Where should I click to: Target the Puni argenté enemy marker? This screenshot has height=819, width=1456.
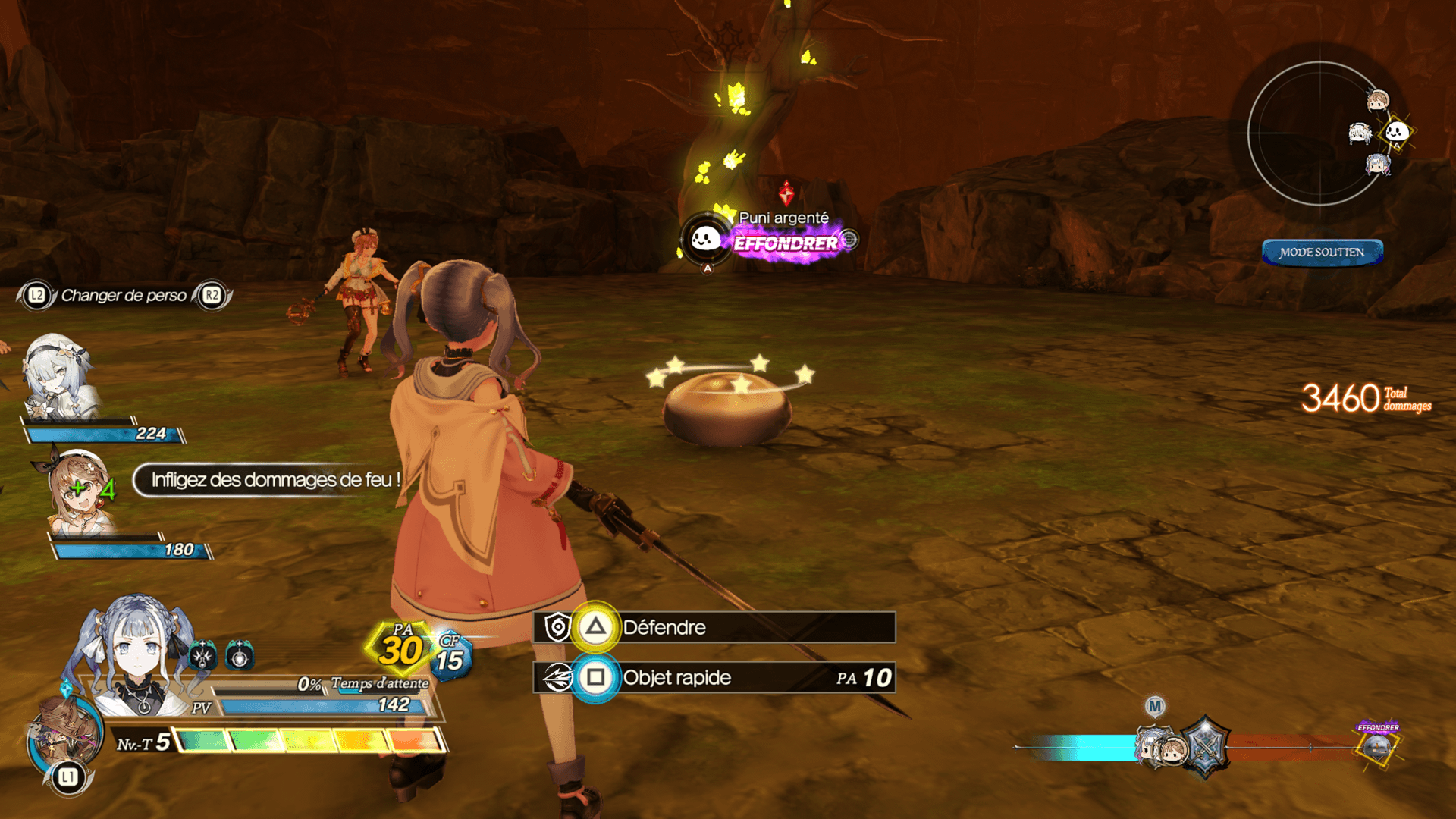pyautogui.click(x=706, y=240)
